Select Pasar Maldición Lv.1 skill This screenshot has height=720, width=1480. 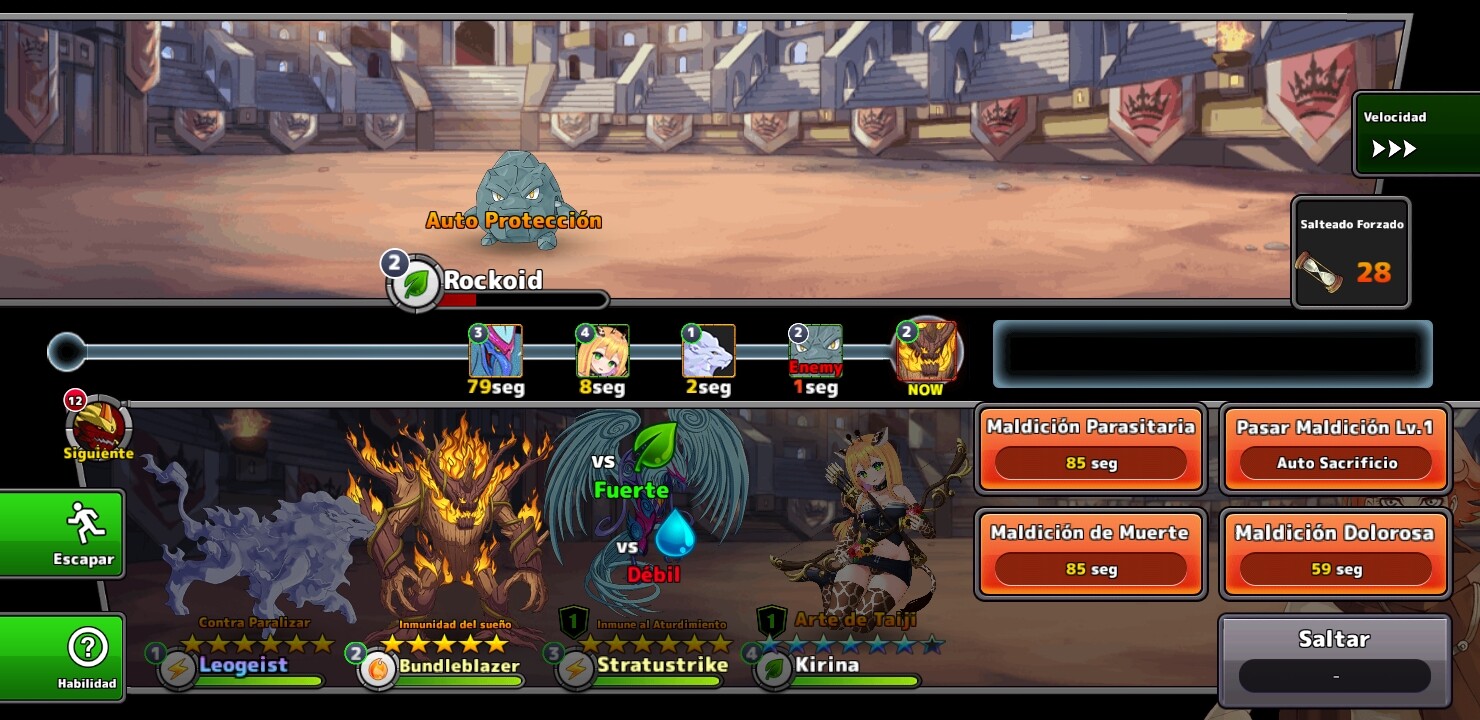[x=1335, y=447]
